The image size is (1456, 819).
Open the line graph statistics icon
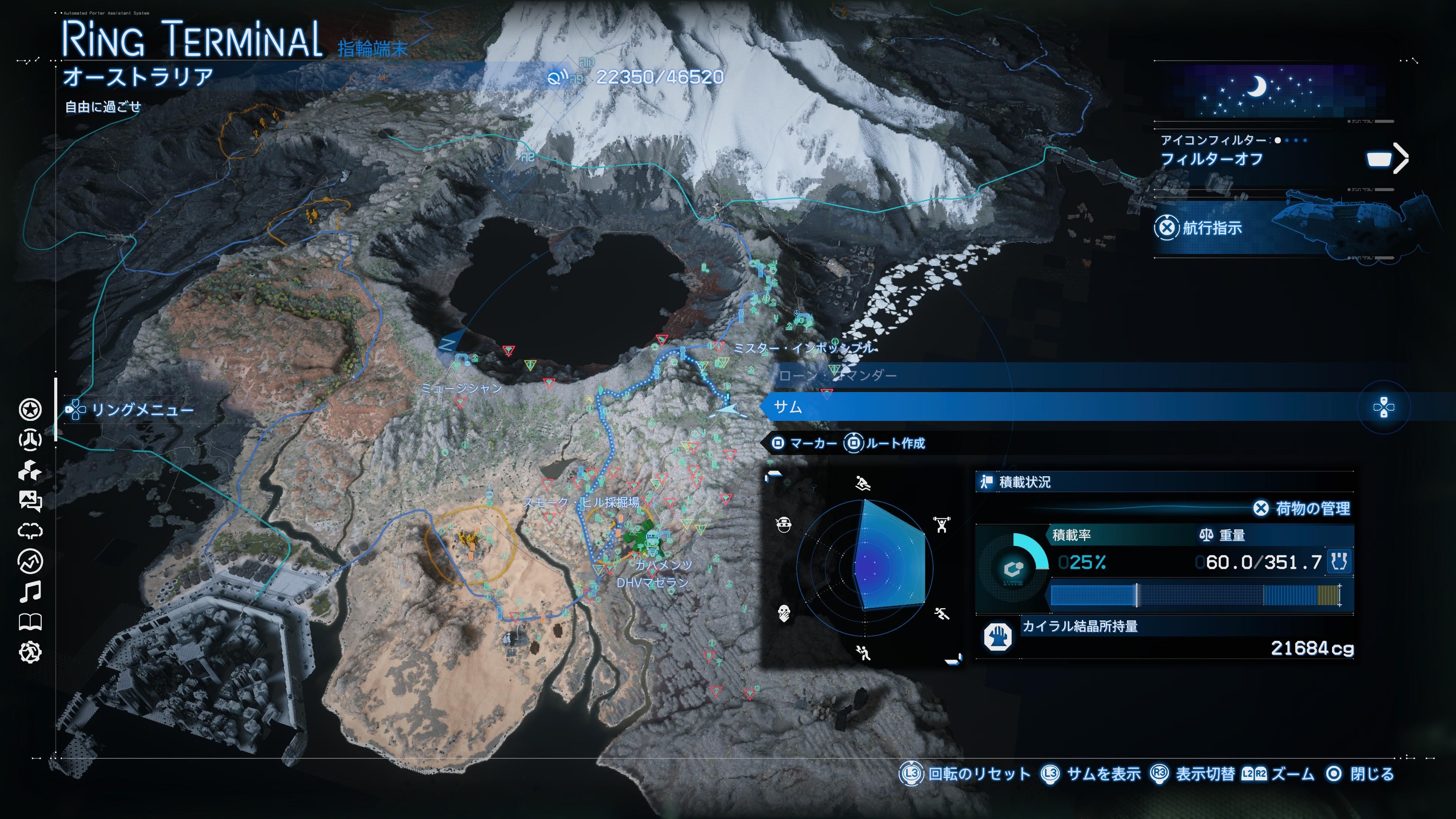pos(30,561)
